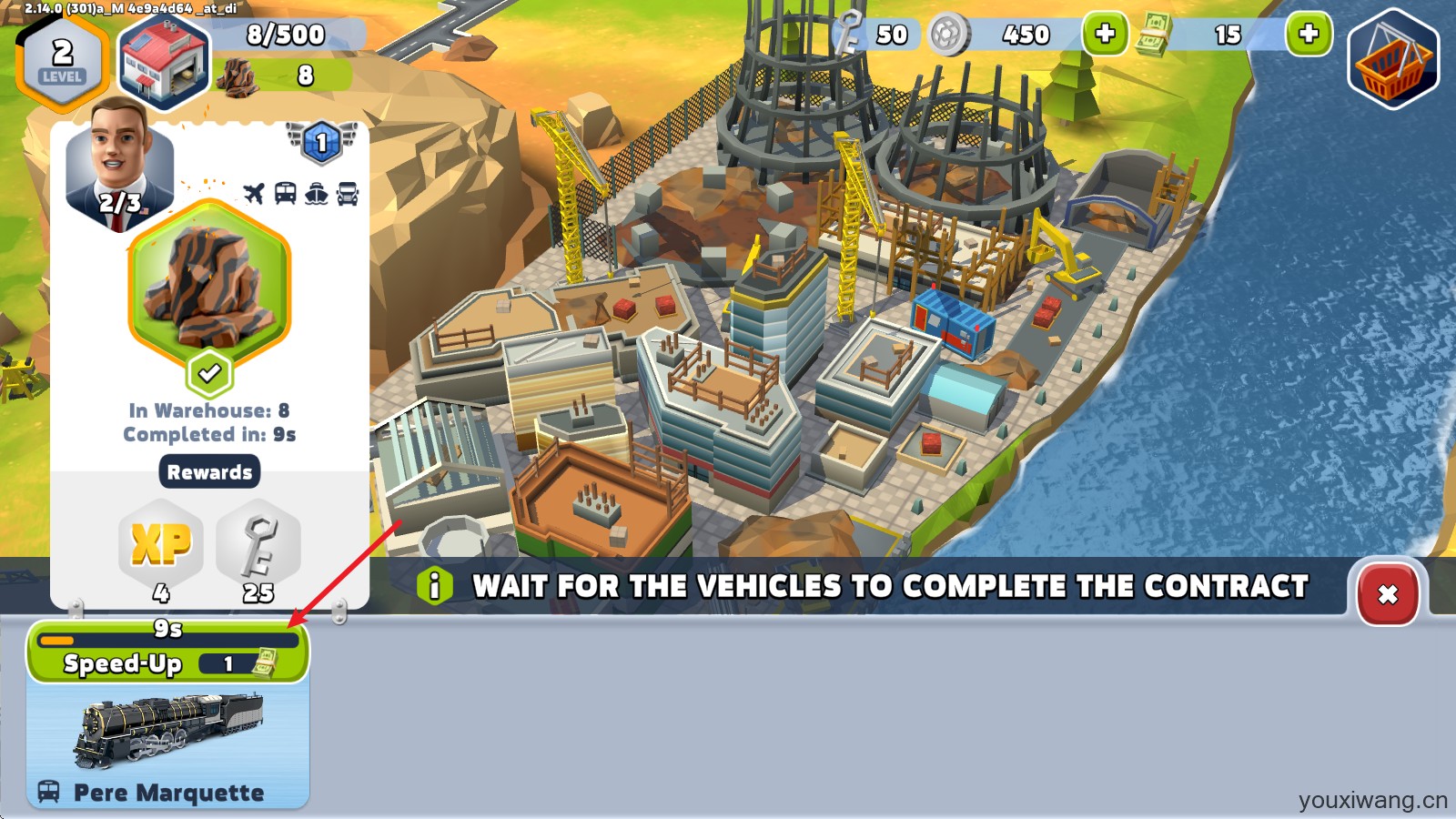
Task: Speed up the train with cash
Action: coord(167,662)
